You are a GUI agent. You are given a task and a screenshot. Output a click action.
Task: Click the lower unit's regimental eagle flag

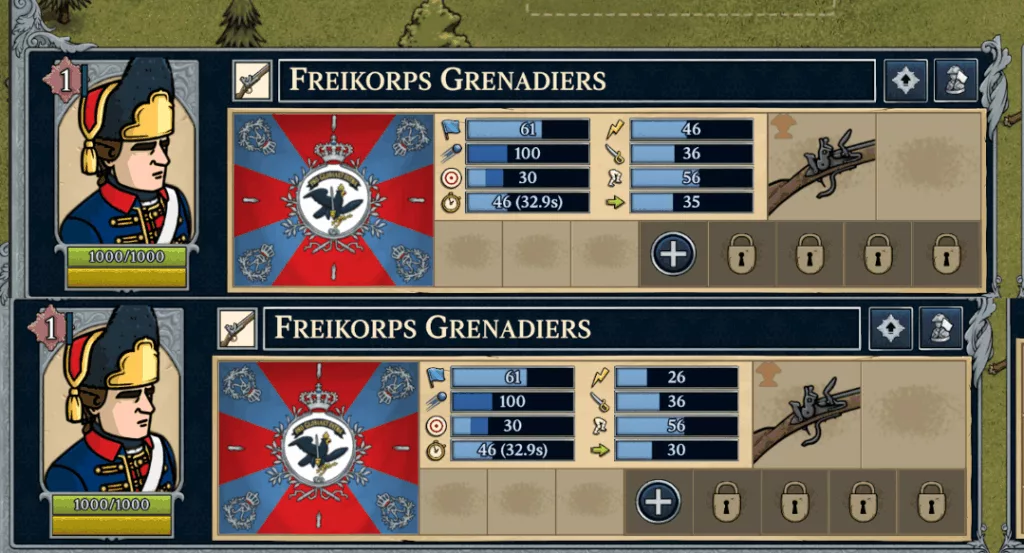click(x=318, y=447)
